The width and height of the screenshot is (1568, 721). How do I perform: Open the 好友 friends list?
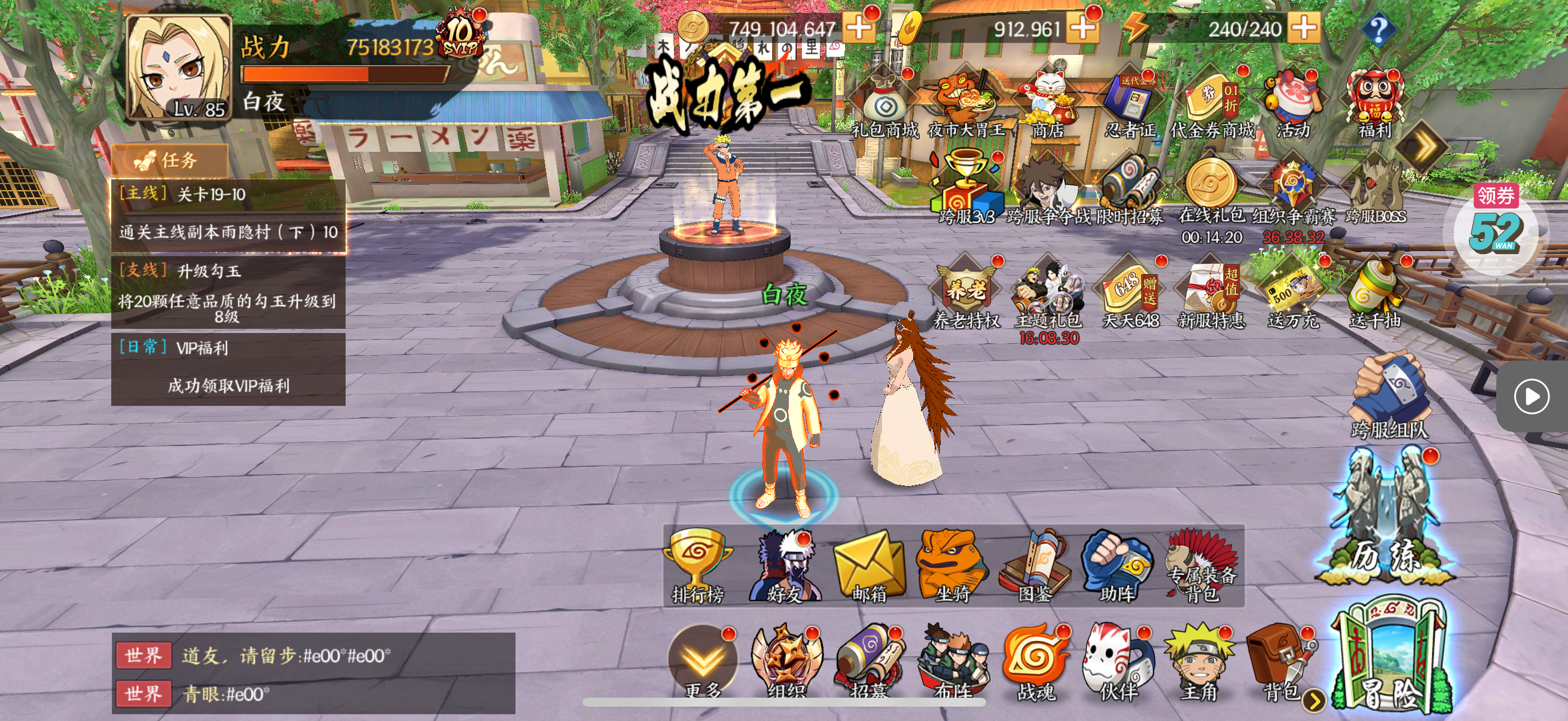pyautogui.click(x=785, y=566)
